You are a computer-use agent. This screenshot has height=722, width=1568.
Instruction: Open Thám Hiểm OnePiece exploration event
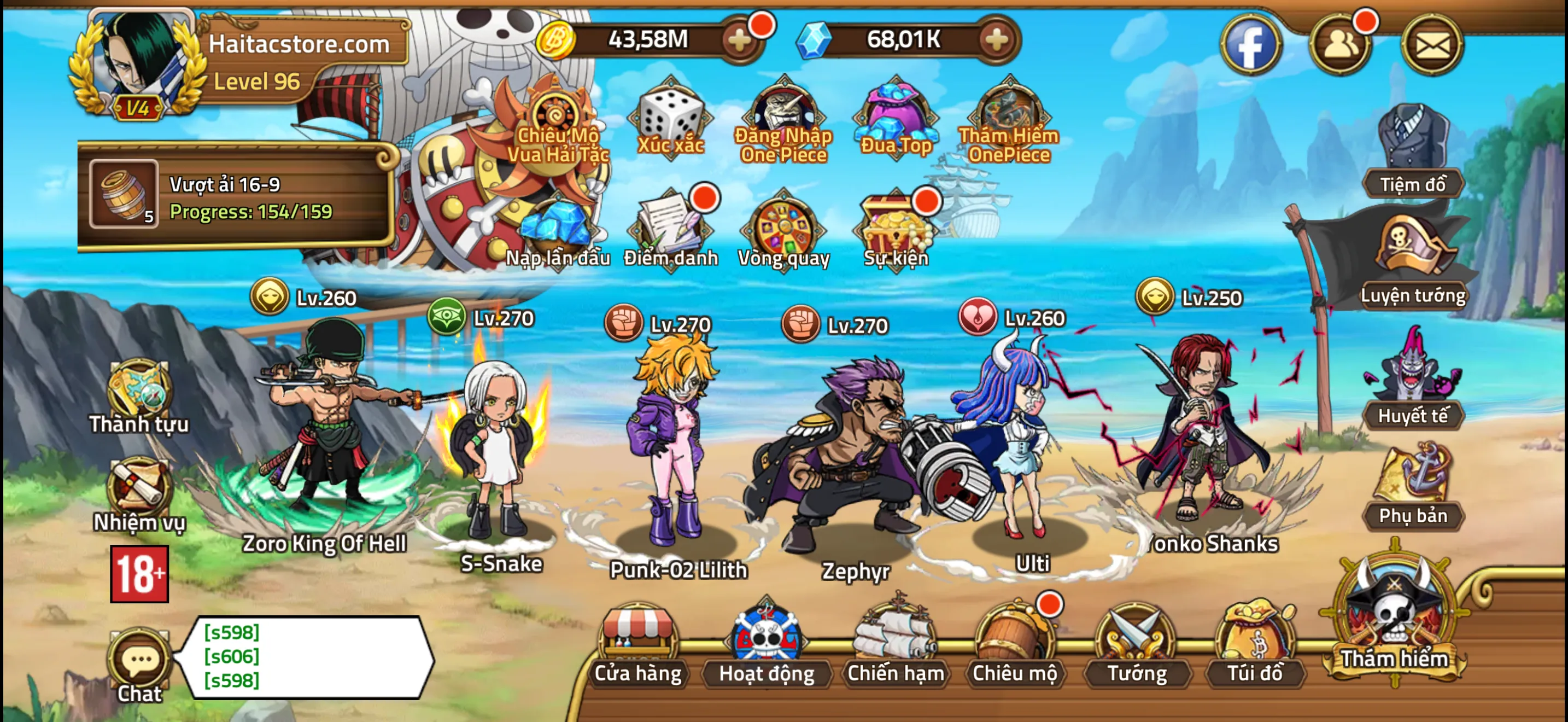pos(1008,115)
